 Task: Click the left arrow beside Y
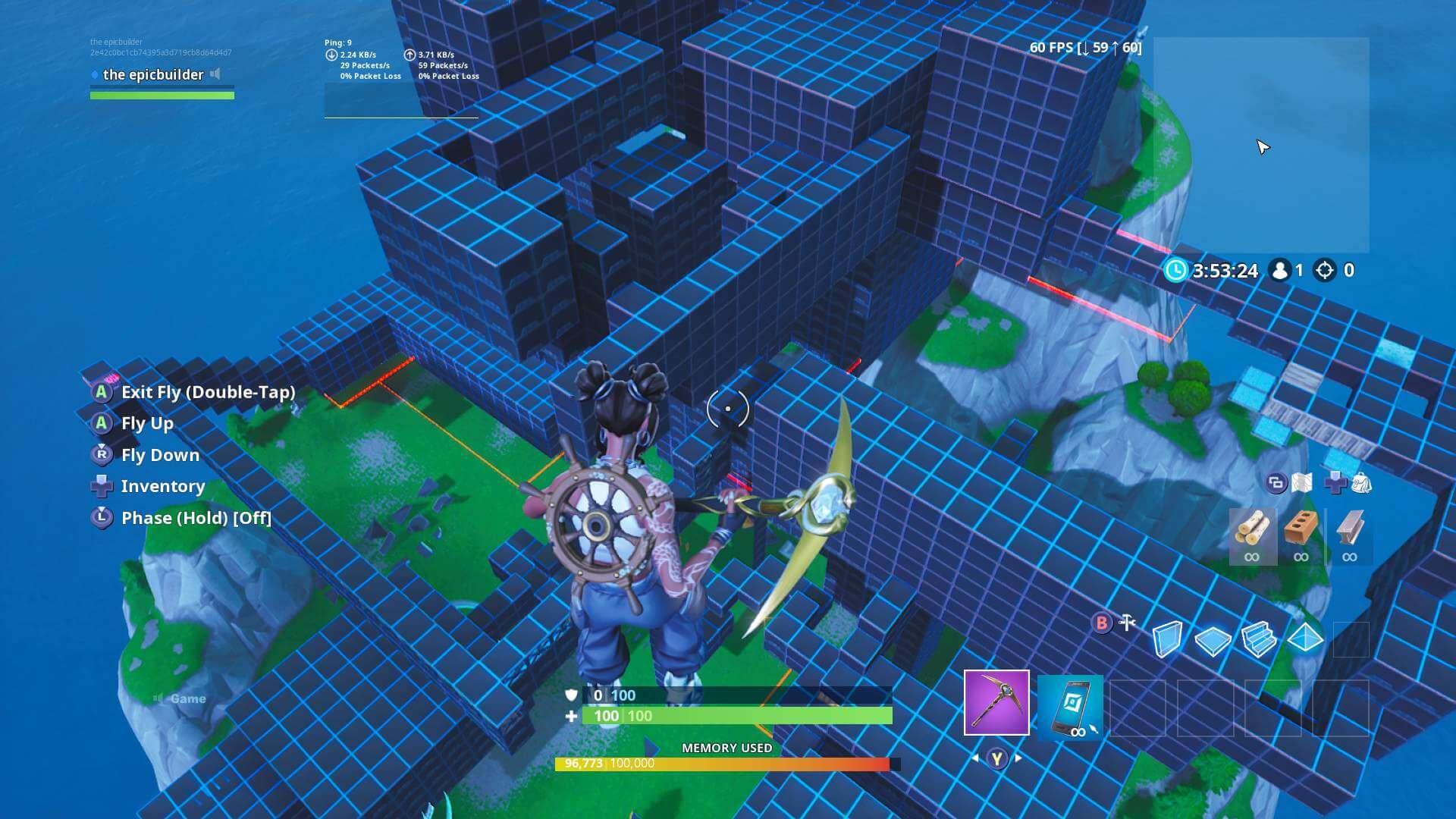pos(974,756)
